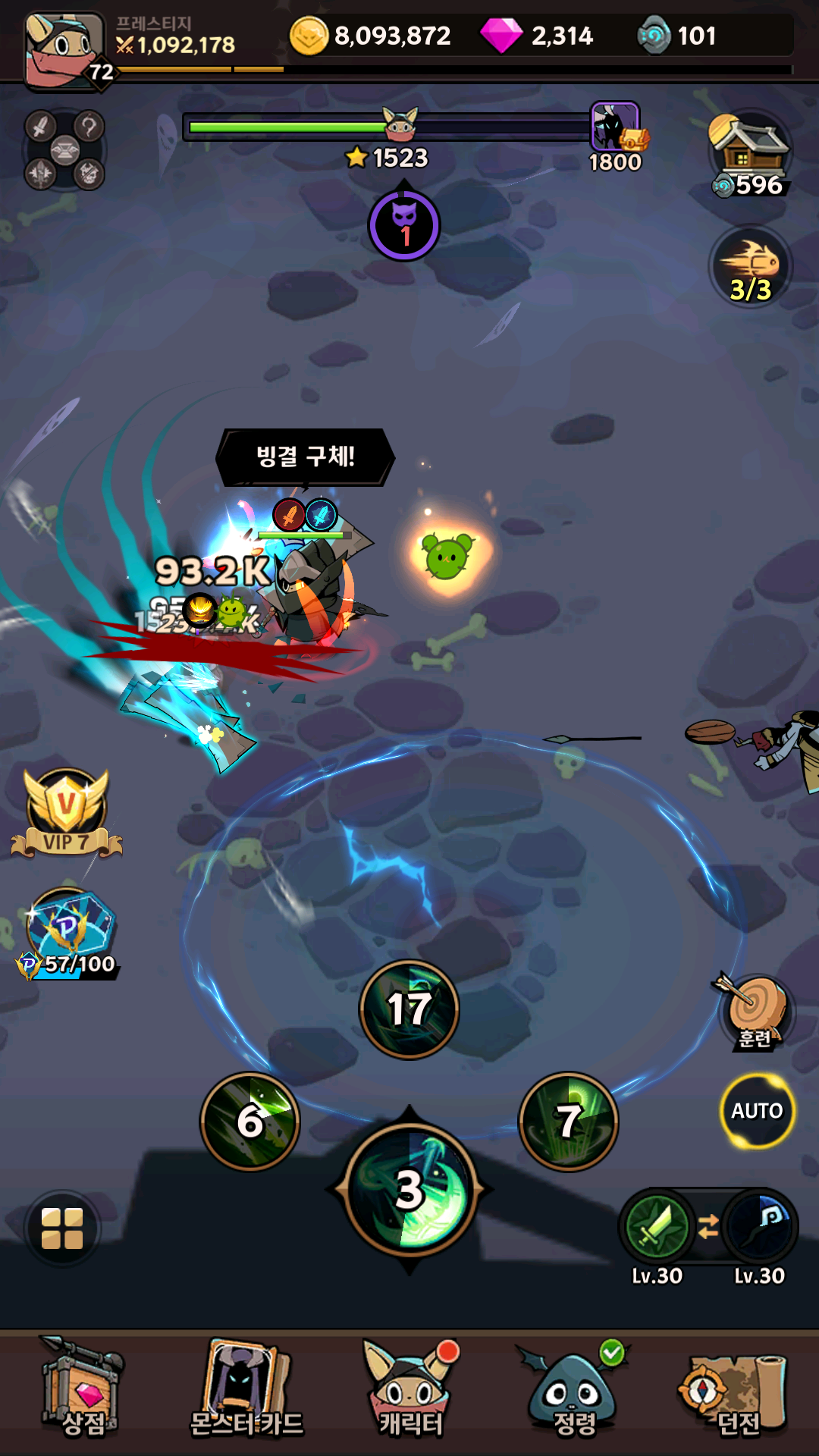The width and height of the screenshot is (819, 1456).
Task: Open the four-square grid menu button
Action: click(62, 1228)
